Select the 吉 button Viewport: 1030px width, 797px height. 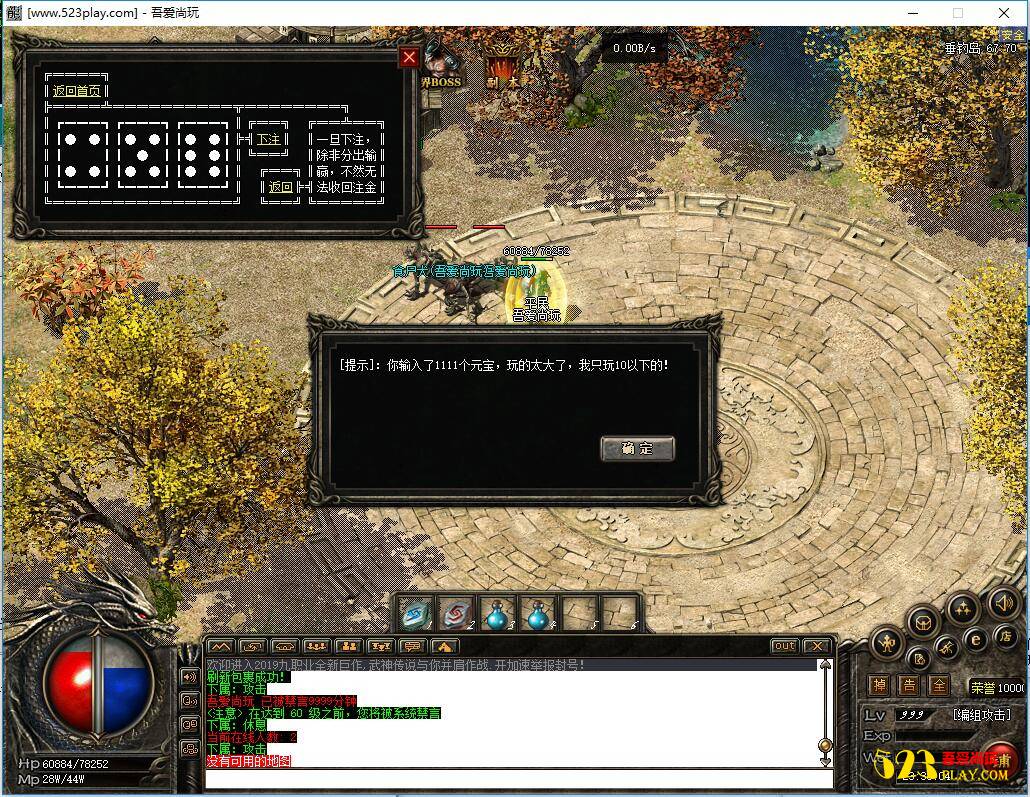coord(909,686)
